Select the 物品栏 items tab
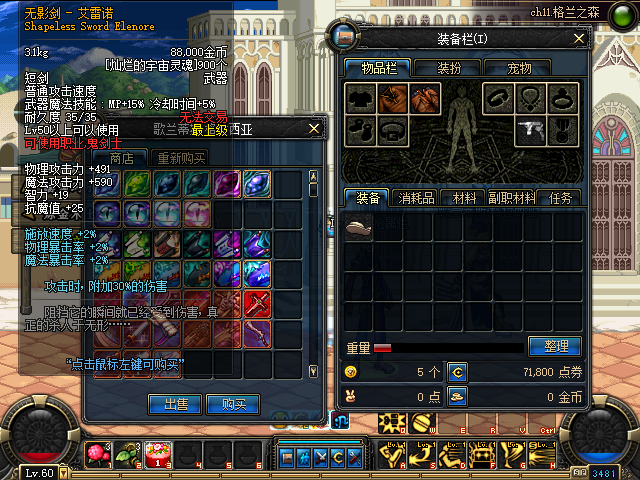The width and height of the screenshot is (640, 480). click(x=379, y=68)
